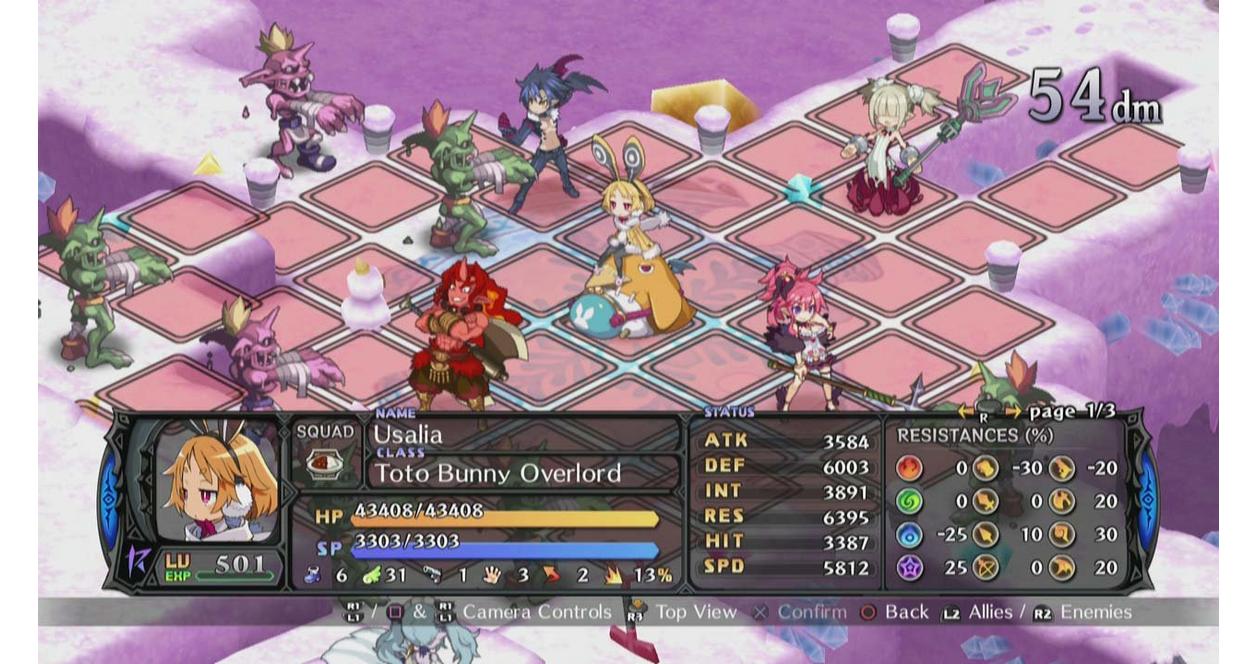The width and height of the screenshot is (1256, 664).
Task: Click the blue ice resistance icon
Action: [909, 534]
